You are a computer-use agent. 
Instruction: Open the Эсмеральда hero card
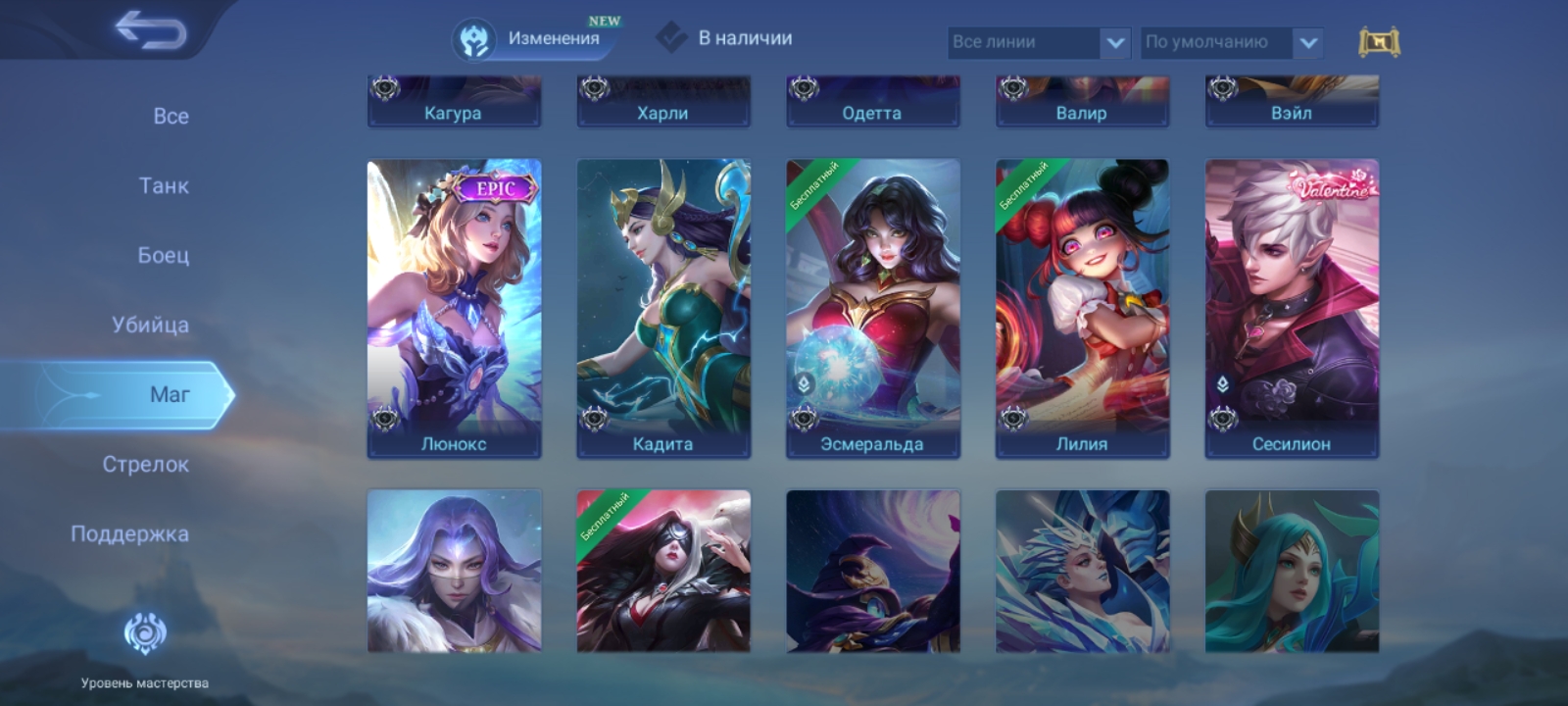pos(872,308)
